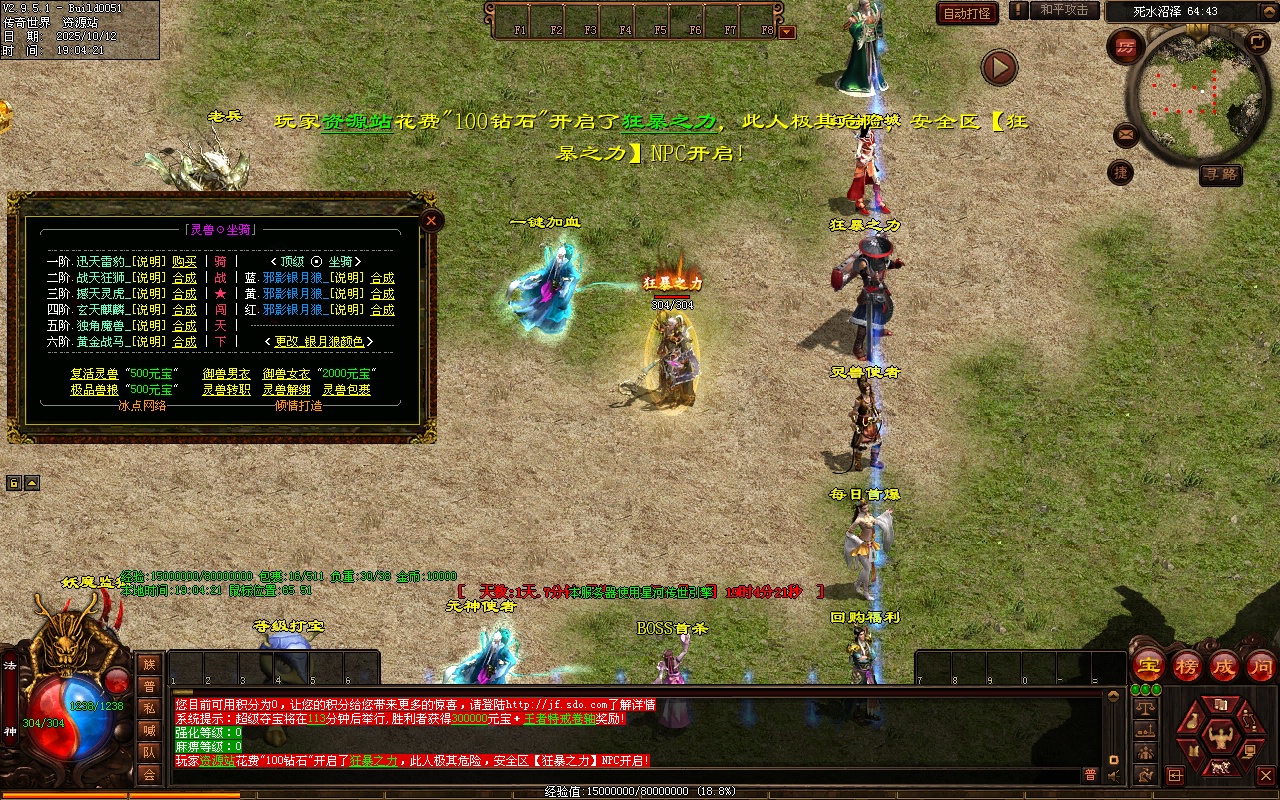
Task: Select the 队 team chat channel
Action: [x=148, y=751]
